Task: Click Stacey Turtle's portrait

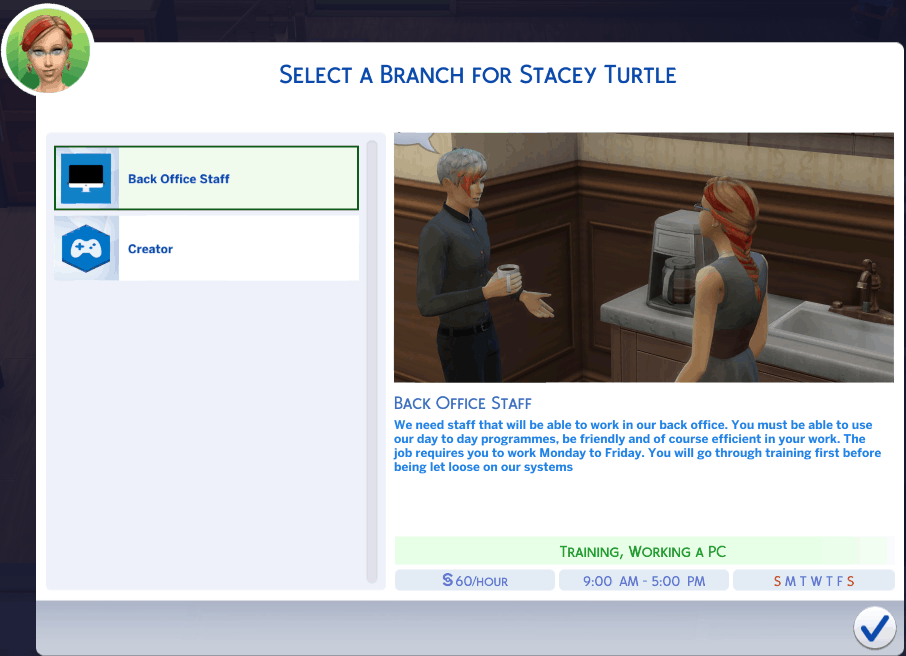Action: pyautogui.click(x=47, y=50)
